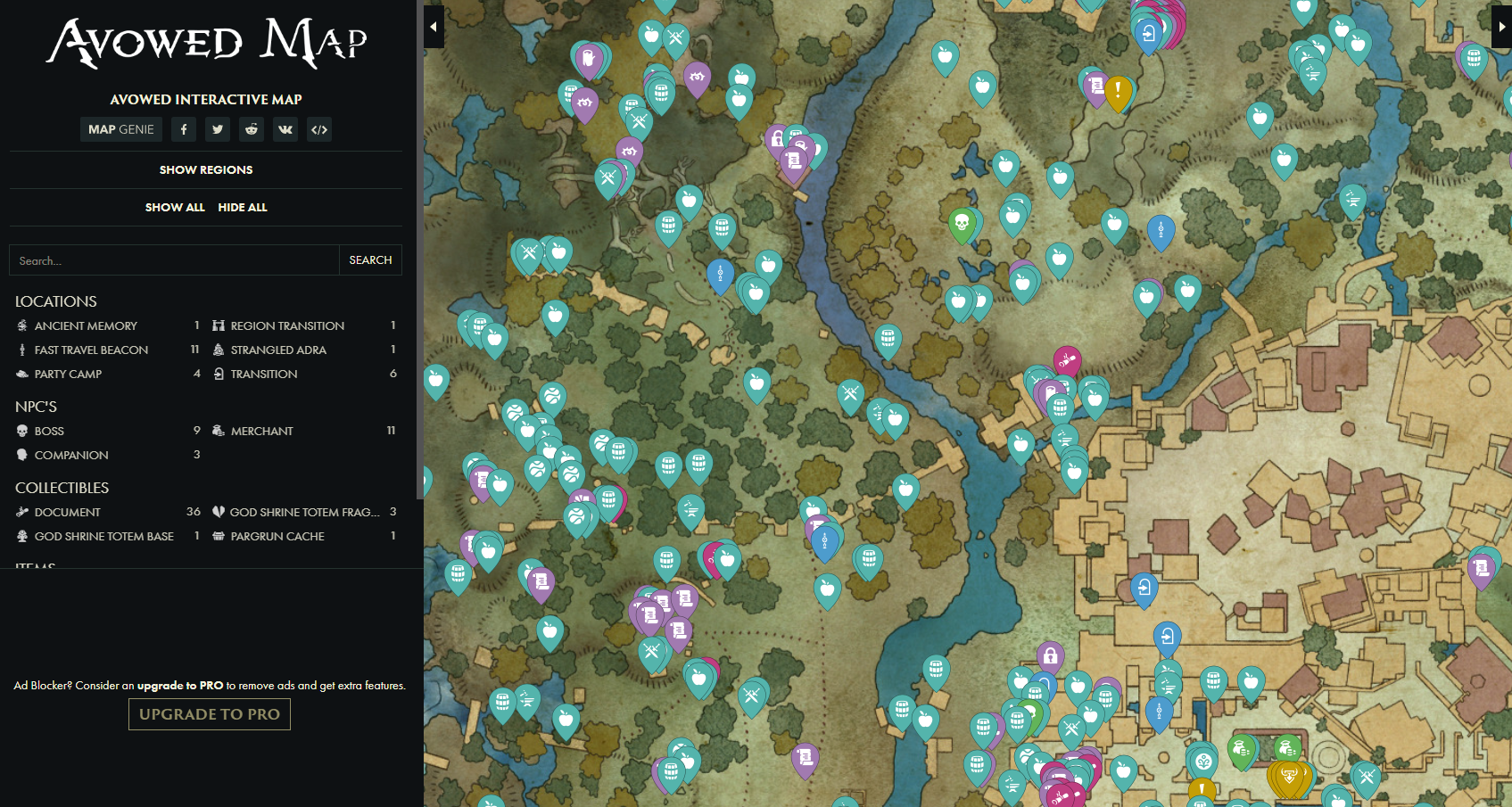Click the Fast Travel Beacon icon in the sidebar

click(21, 350)
